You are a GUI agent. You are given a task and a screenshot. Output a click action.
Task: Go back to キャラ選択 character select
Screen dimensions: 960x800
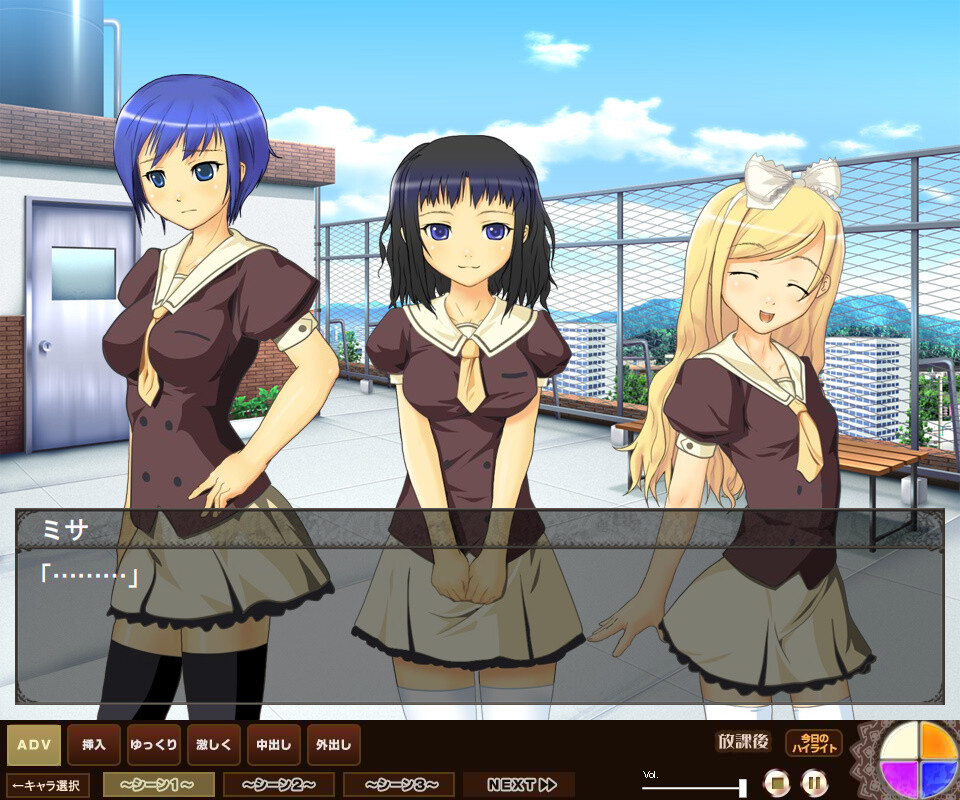[48, 785]
